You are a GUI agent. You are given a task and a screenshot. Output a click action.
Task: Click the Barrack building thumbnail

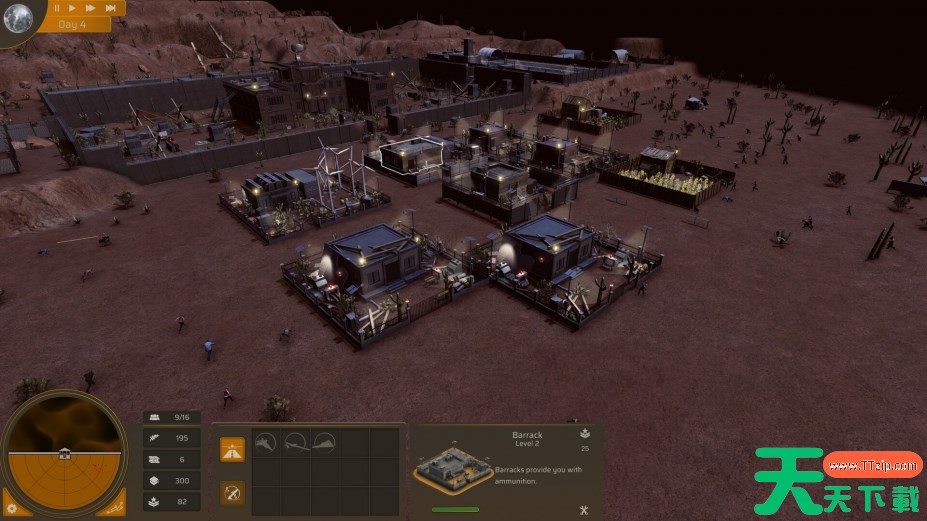pos(452,467)
